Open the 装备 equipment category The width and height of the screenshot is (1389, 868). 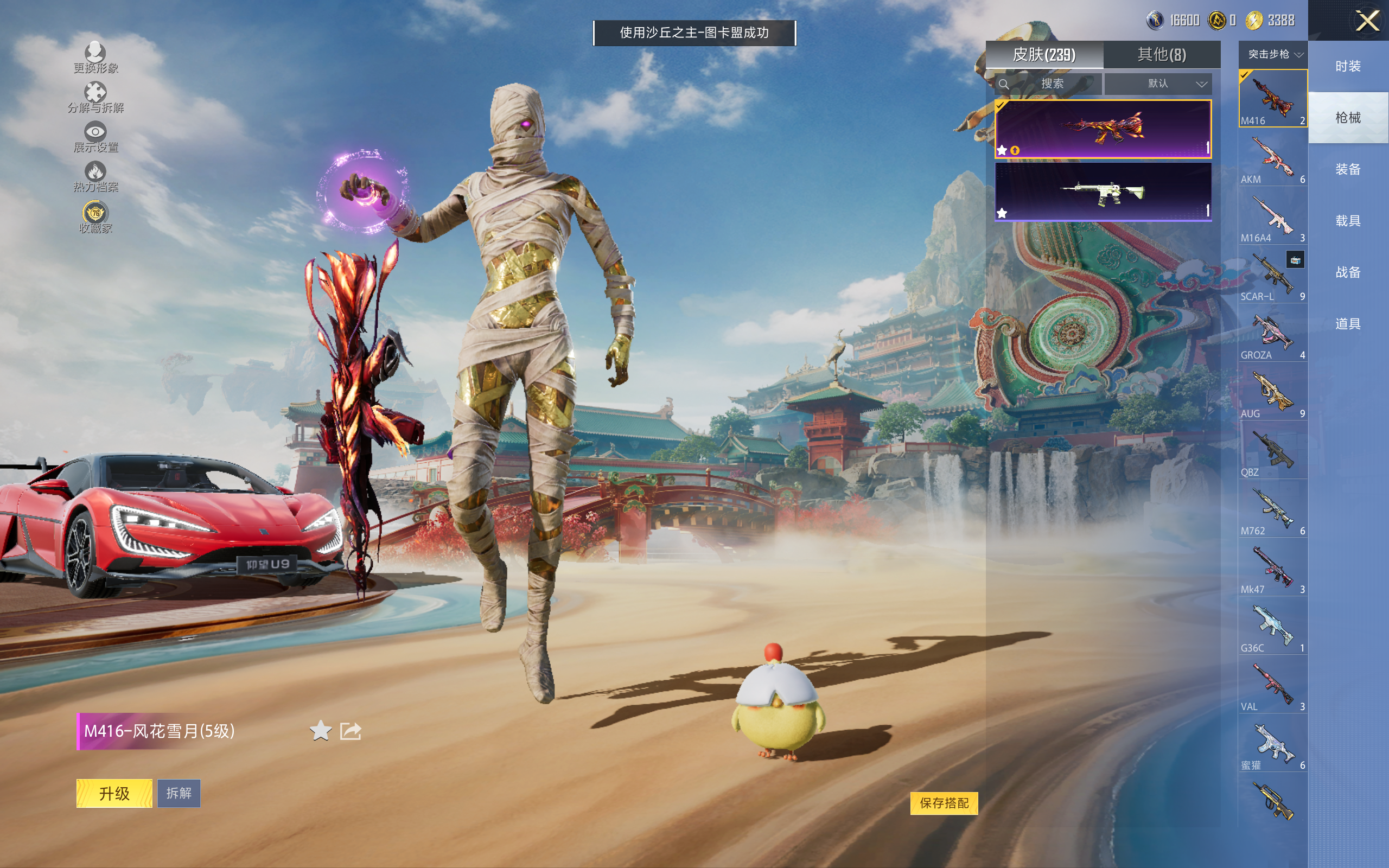(1348, 169)
